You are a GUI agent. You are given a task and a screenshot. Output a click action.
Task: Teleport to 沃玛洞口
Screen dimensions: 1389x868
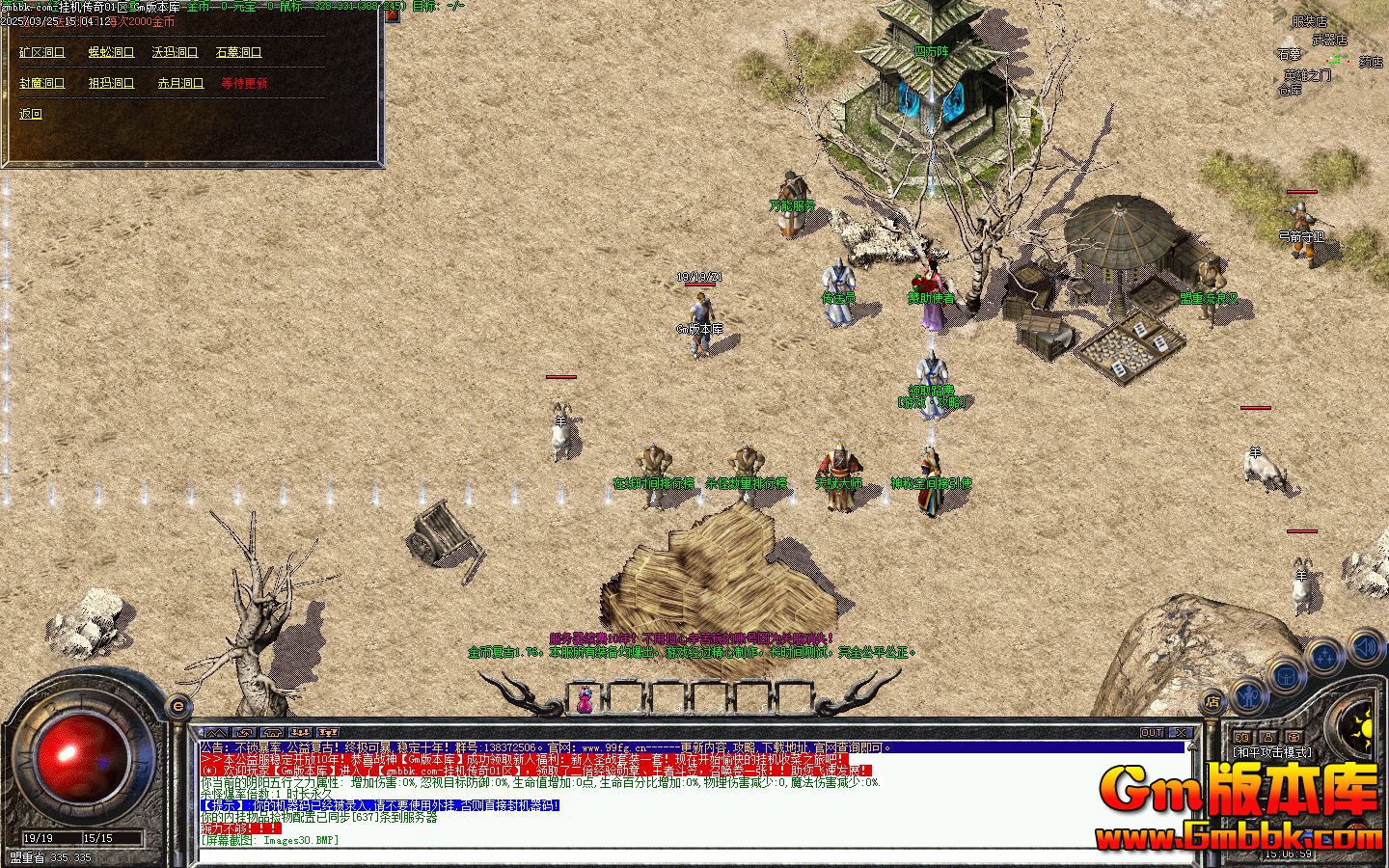coord(175,53)
